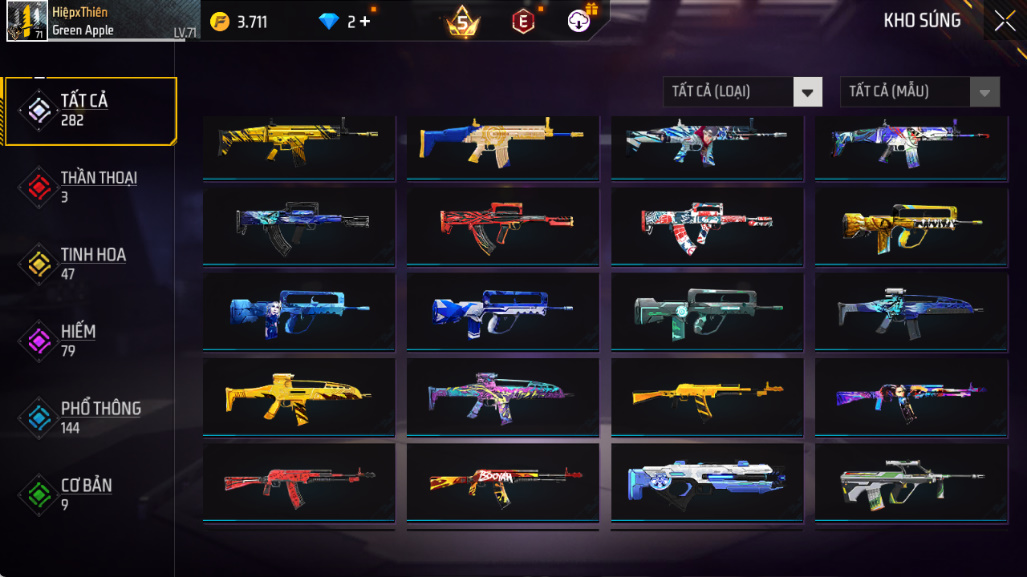Screen dimensions: 1027x577
Task: Pick the solid yellow XM8 skin
Action: (298, 396)
